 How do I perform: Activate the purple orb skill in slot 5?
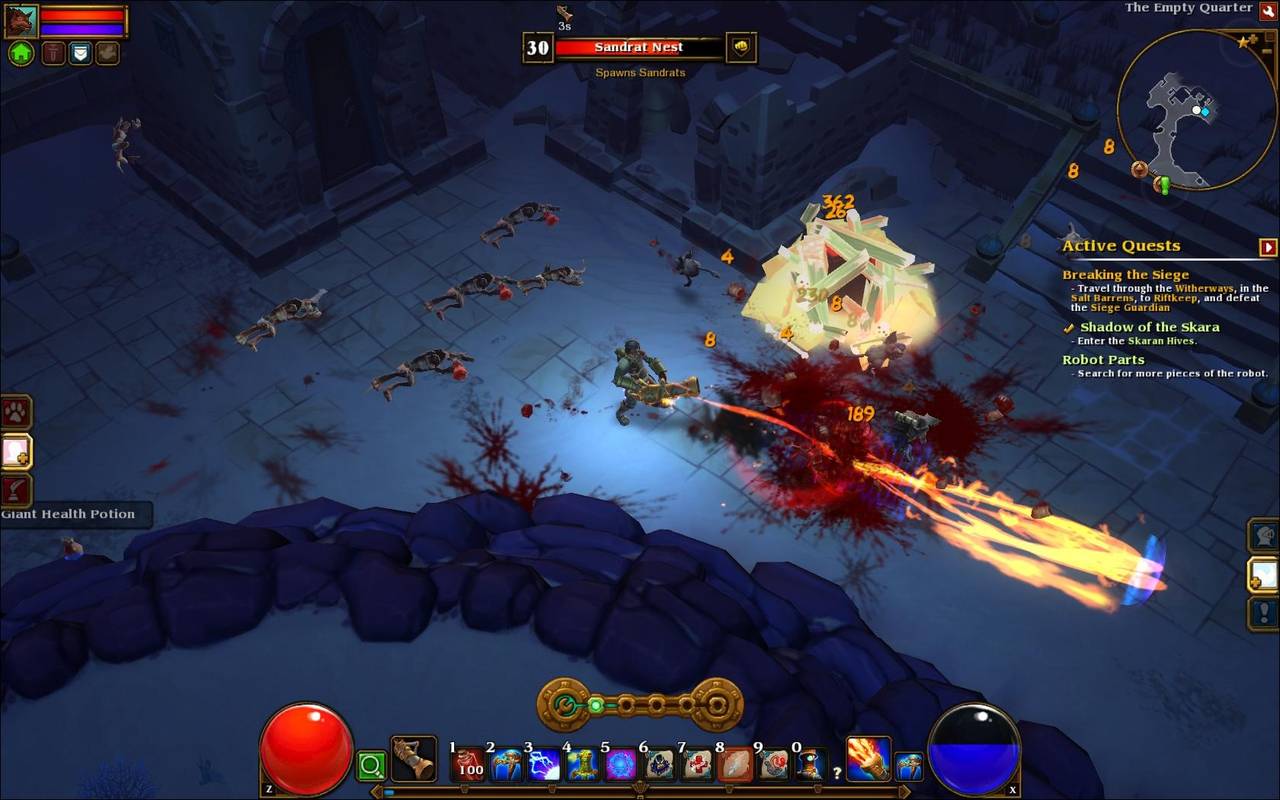click(621, 765)
